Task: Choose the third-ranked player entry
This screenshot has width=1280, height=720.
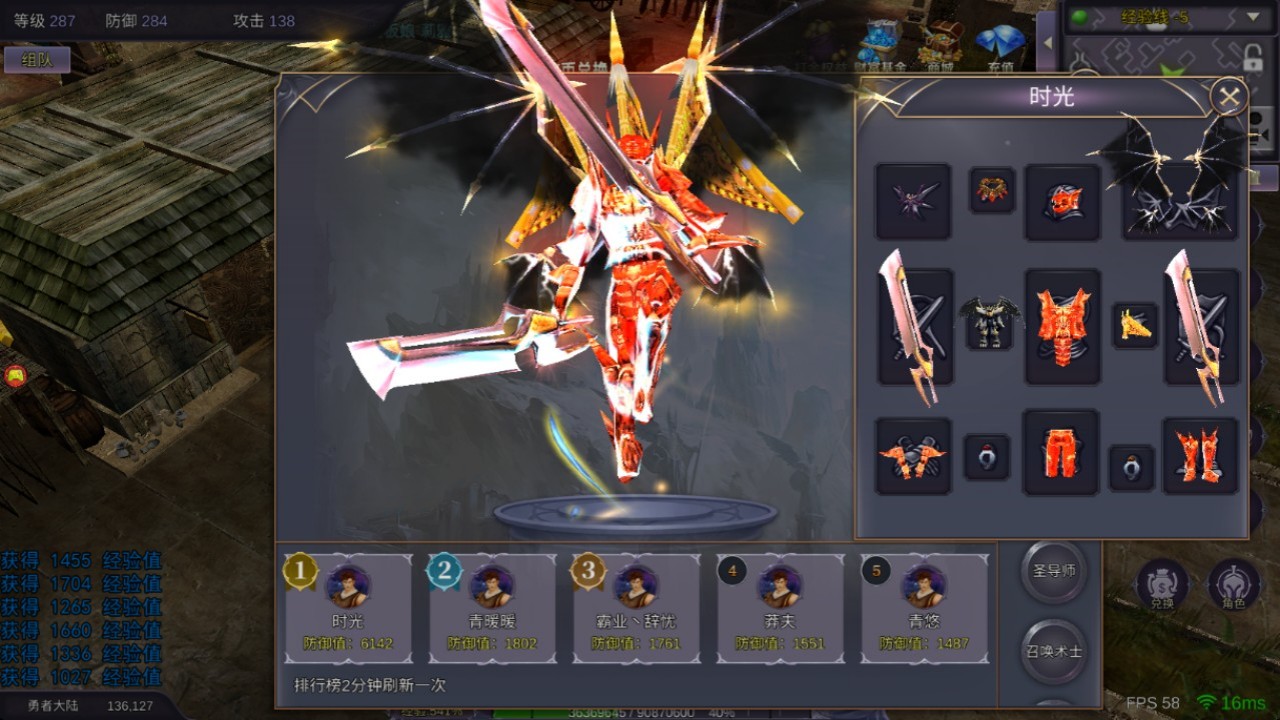Action: (636, 608)
